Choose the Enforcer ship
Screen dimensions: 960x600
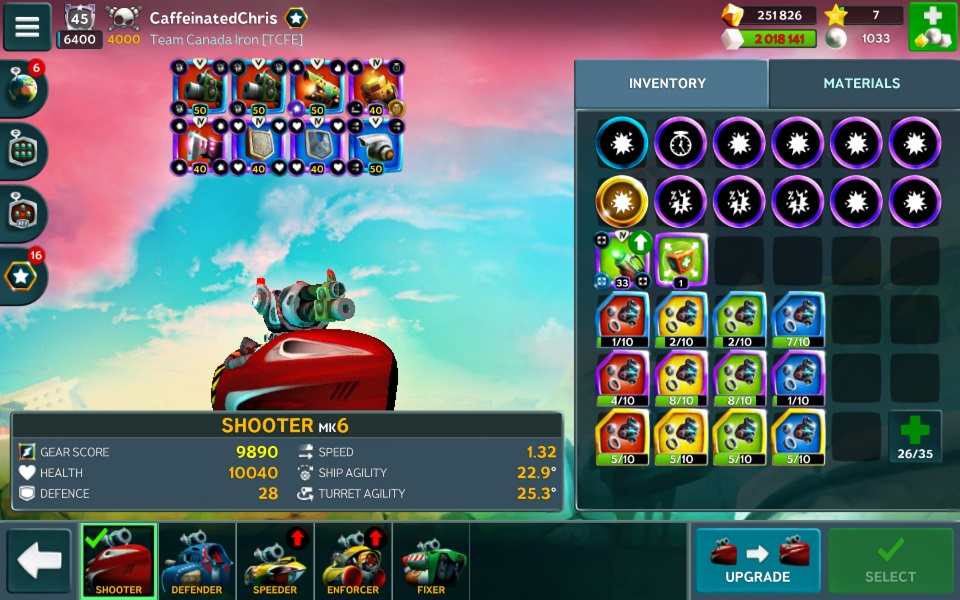[353, 561]
